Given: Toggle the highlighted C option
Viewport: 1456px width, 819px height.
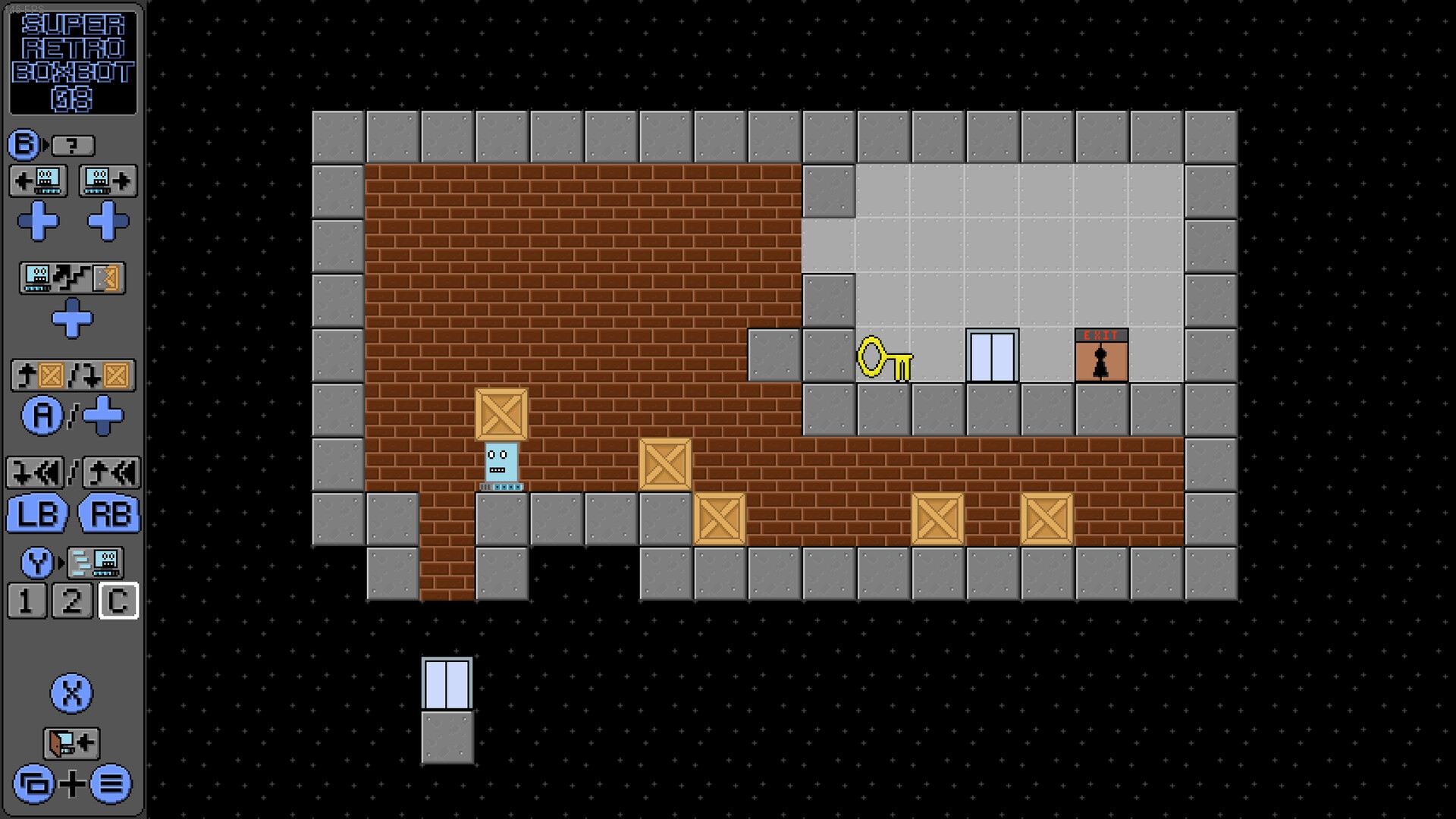Looking at the screenshot, I should [x=118, y=601].
